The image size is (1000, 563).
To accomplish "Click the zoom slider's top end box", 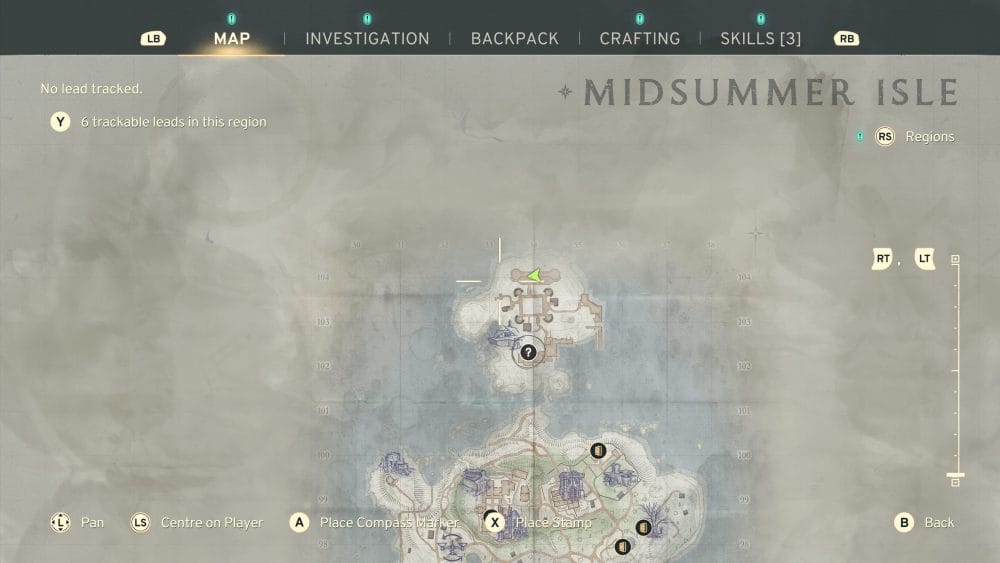I will (955, 260).
